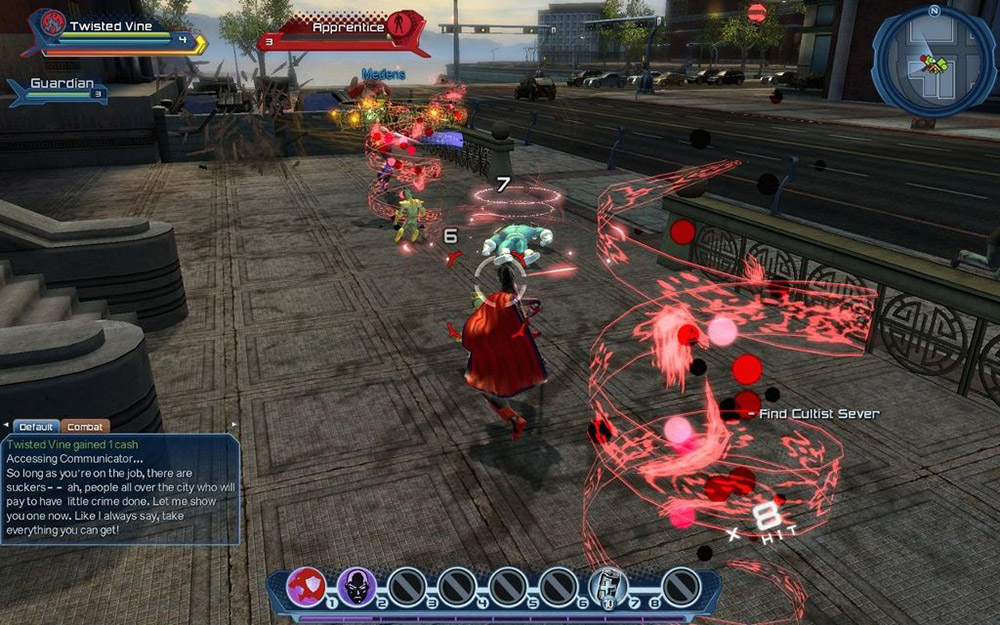
Task: Click the Find Cultist Sever objective
Action: tap(819, 413)
